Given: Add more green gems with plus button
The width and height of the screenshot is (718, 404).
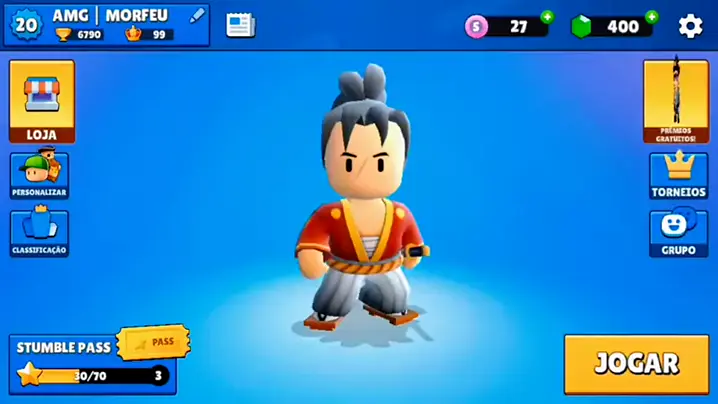Looking at the screenshot, I should pyautogui.click(x=652, y=17).
